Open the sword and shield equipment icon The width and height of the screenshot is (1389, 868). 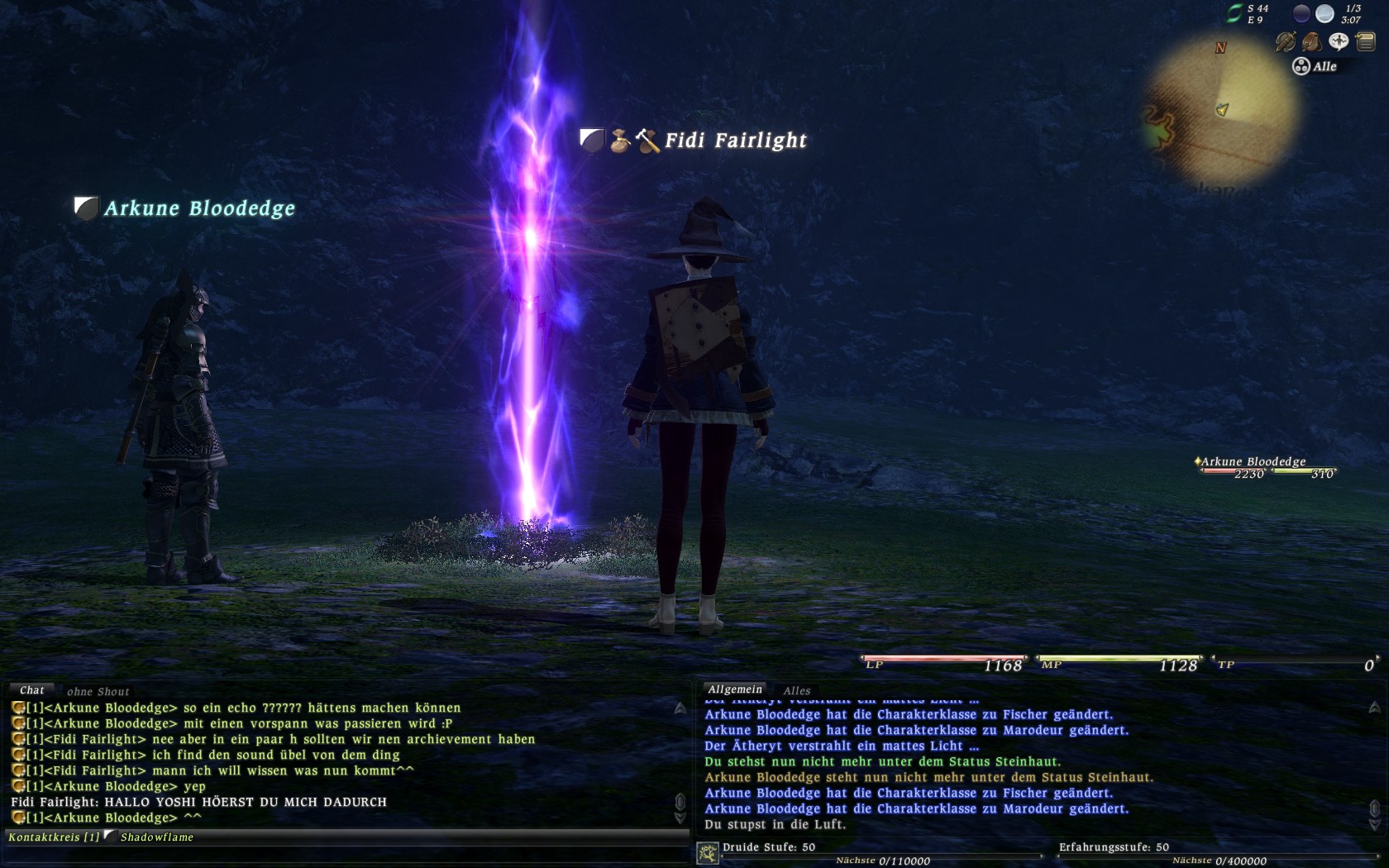[1285, 41]
